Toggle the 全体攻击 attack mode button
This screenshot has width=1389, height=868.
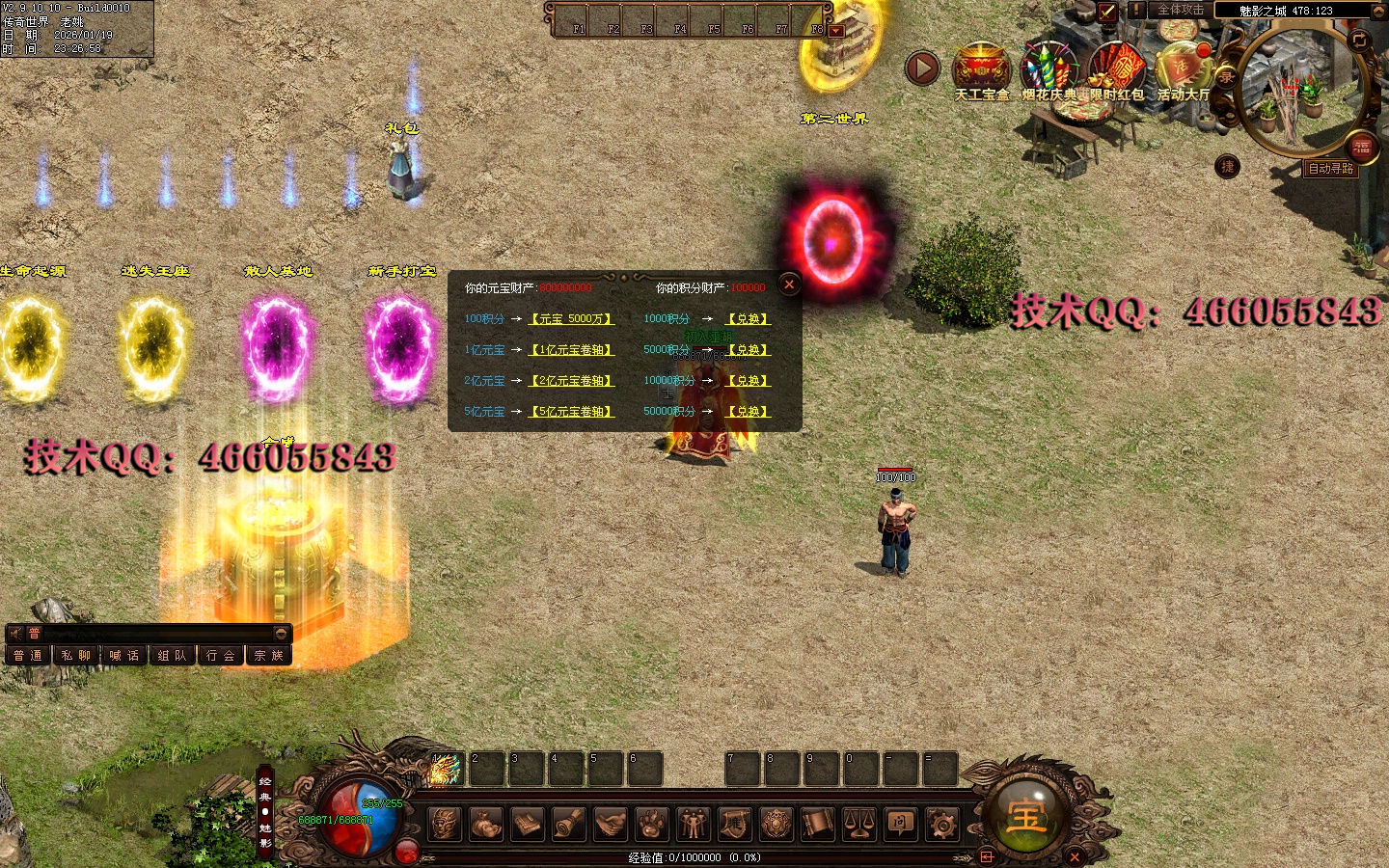pos(1181,10)
